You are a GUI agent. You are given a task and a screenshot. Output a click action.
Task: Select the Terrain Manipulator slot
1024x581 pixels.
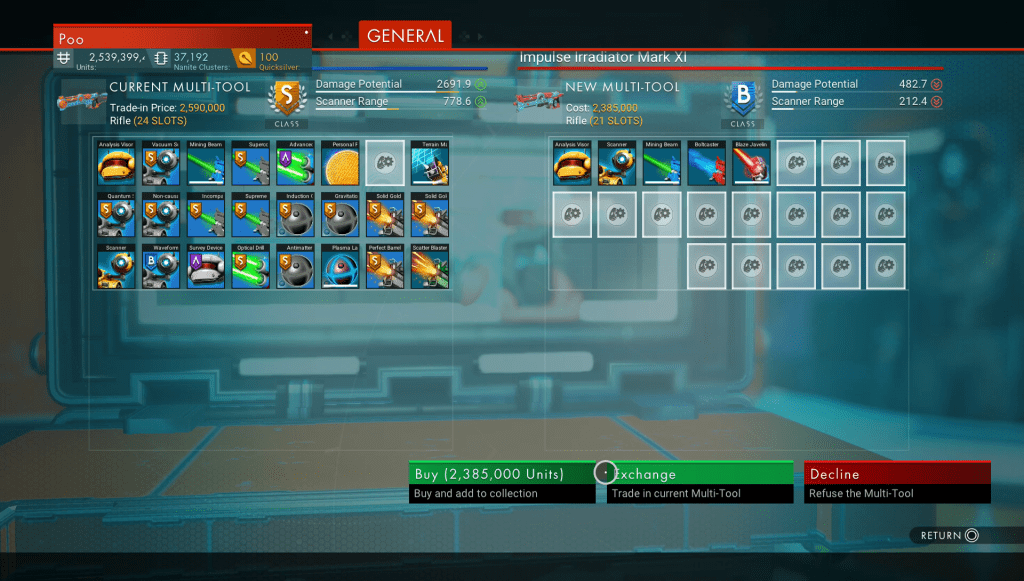coord(429,162)
